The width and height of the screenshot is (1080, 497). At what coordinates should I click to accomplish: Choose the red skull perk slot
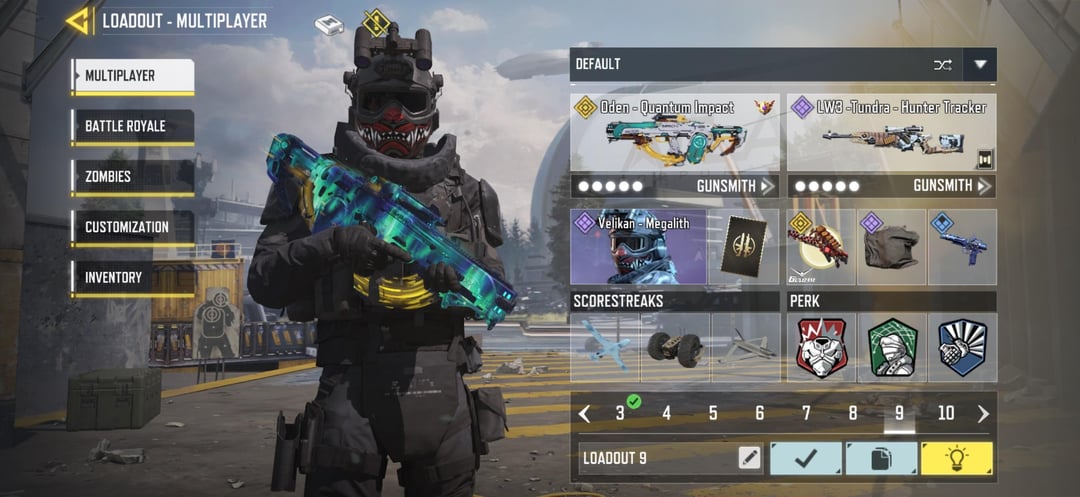pos(821,348)
